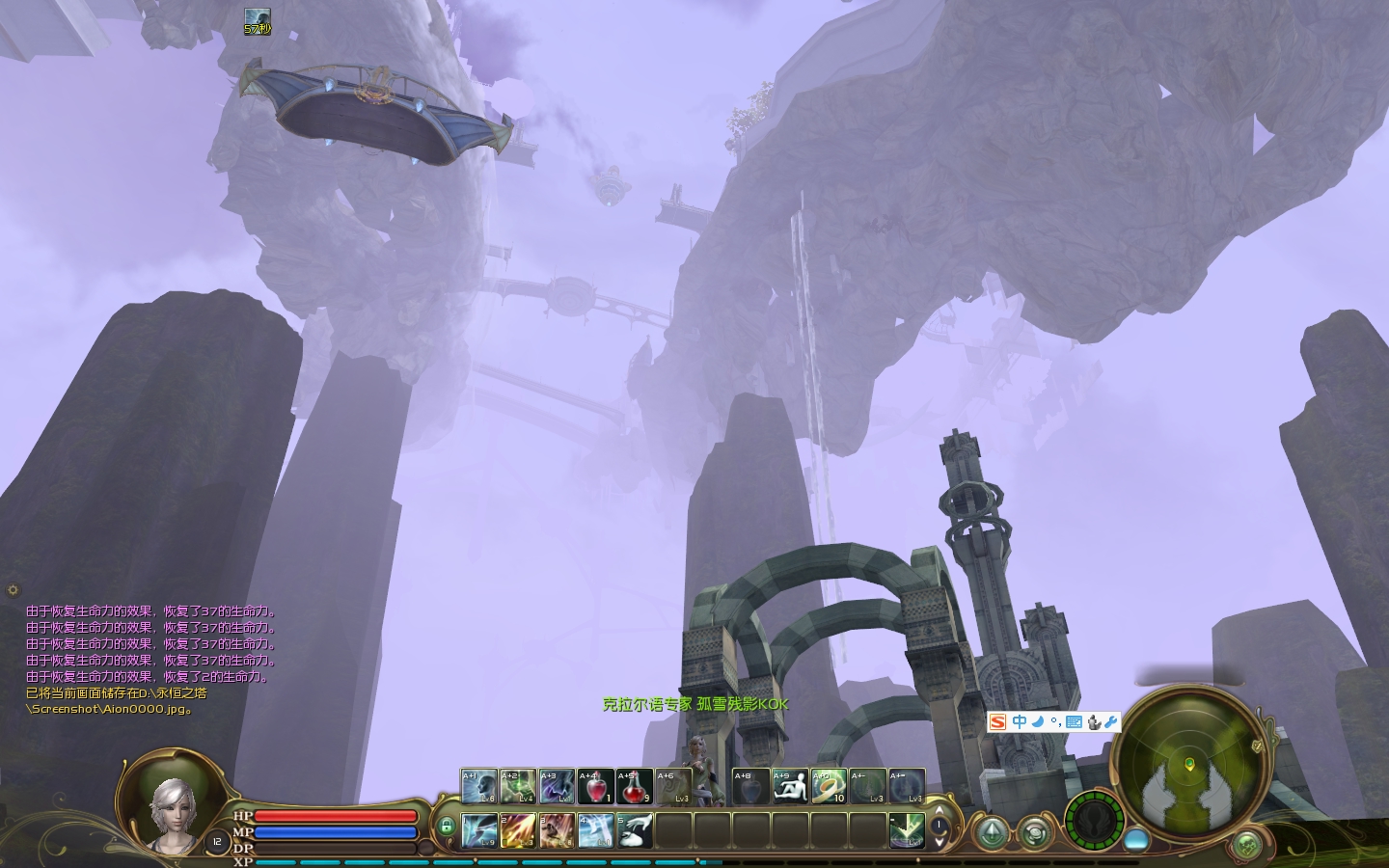Use the hand-over-bag loot action in slot 5
This screenshot has width=1389, height=868.
coord(634,830)
